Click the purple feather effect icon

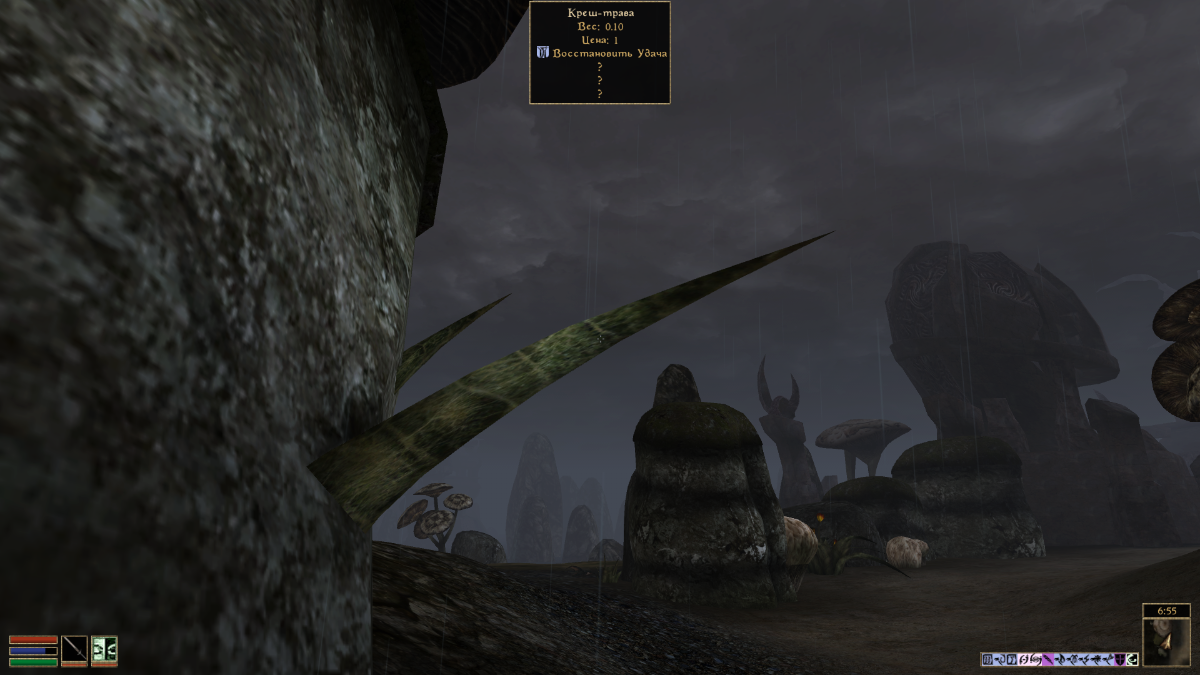pyautogui.click(x=1048, y=659)
